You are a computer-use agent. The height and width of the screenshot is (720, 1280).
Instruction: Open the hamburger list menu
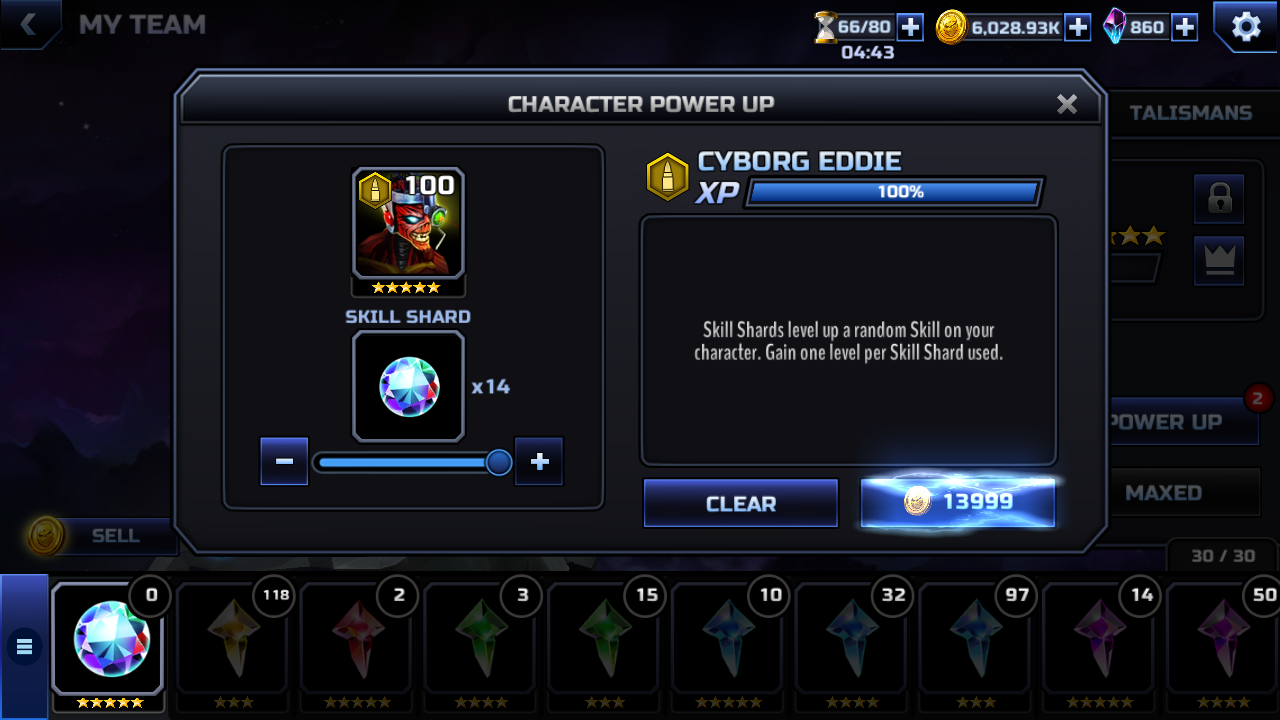coord(24,647)
